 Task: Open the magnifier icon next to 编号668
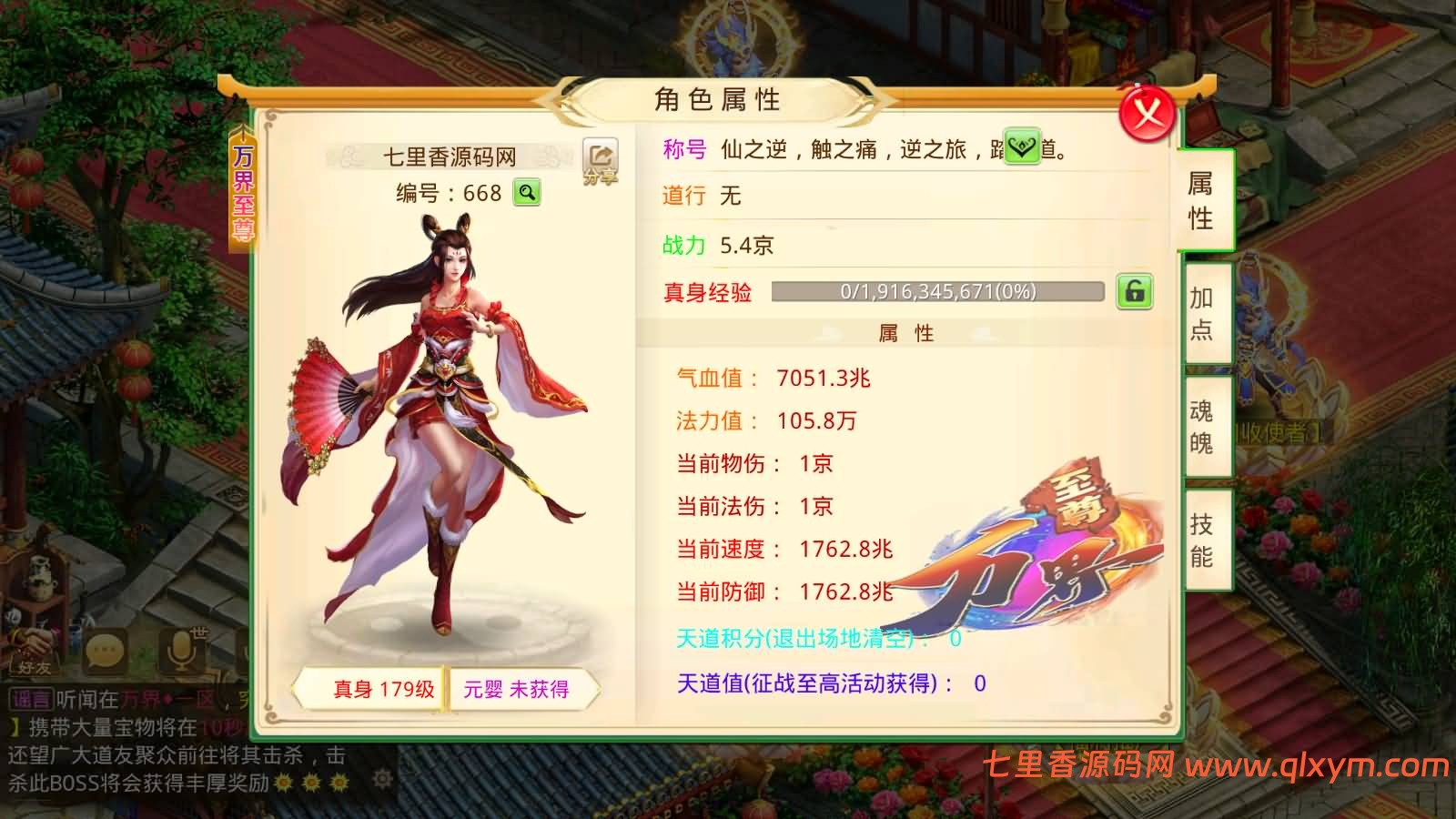pos(527,194)
